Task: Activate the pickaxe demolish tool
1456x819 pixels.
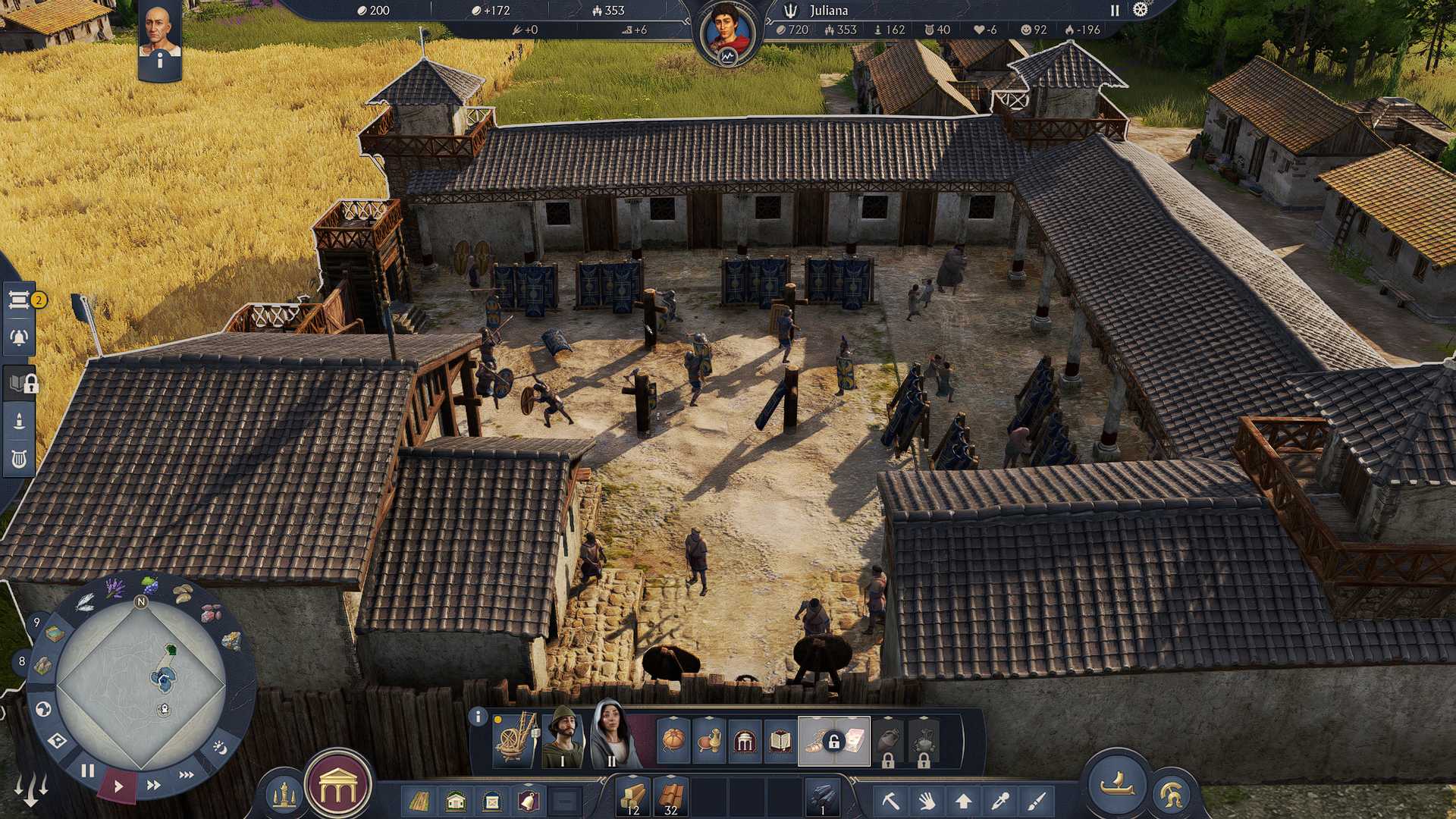Action: click(x=890, y=800)
